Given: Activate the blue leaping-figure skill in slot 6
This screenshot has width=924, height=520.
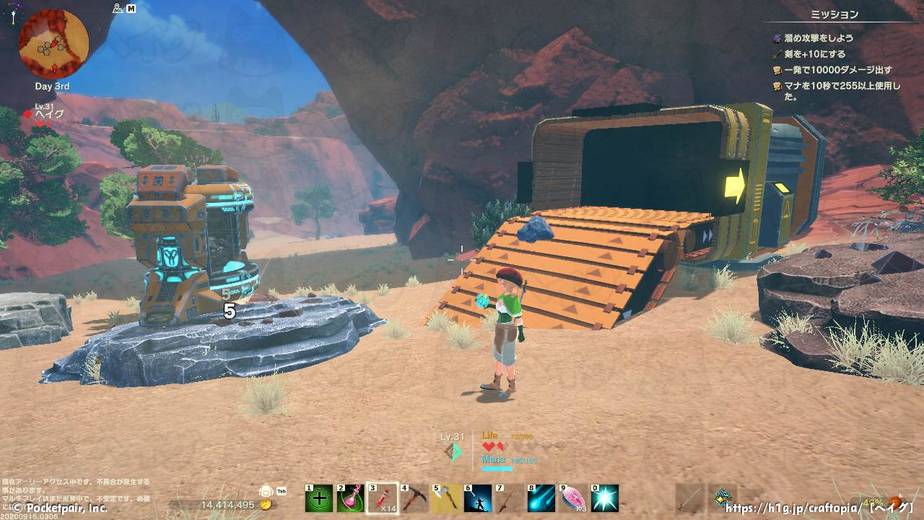Looking at the screenshot, I should [478, 497].
